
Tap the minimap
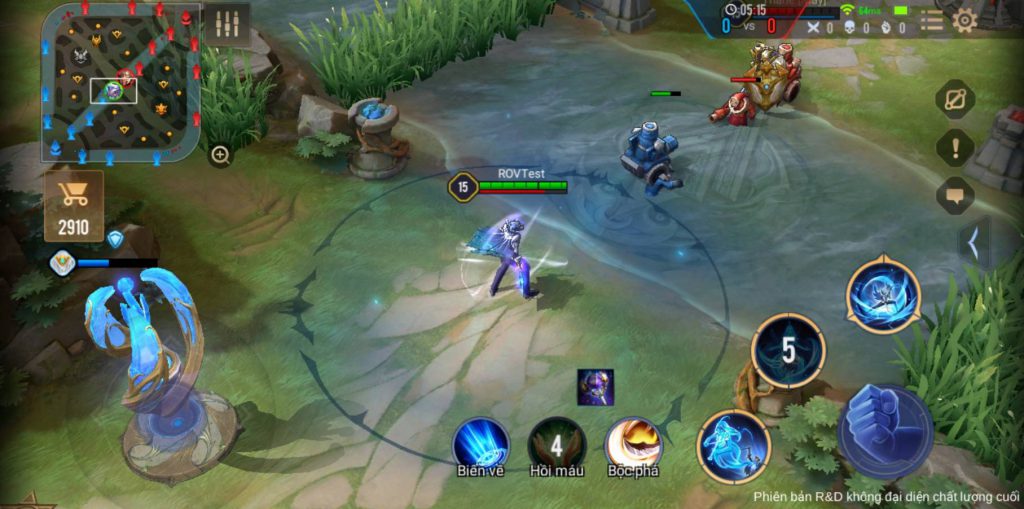point(120,82)
